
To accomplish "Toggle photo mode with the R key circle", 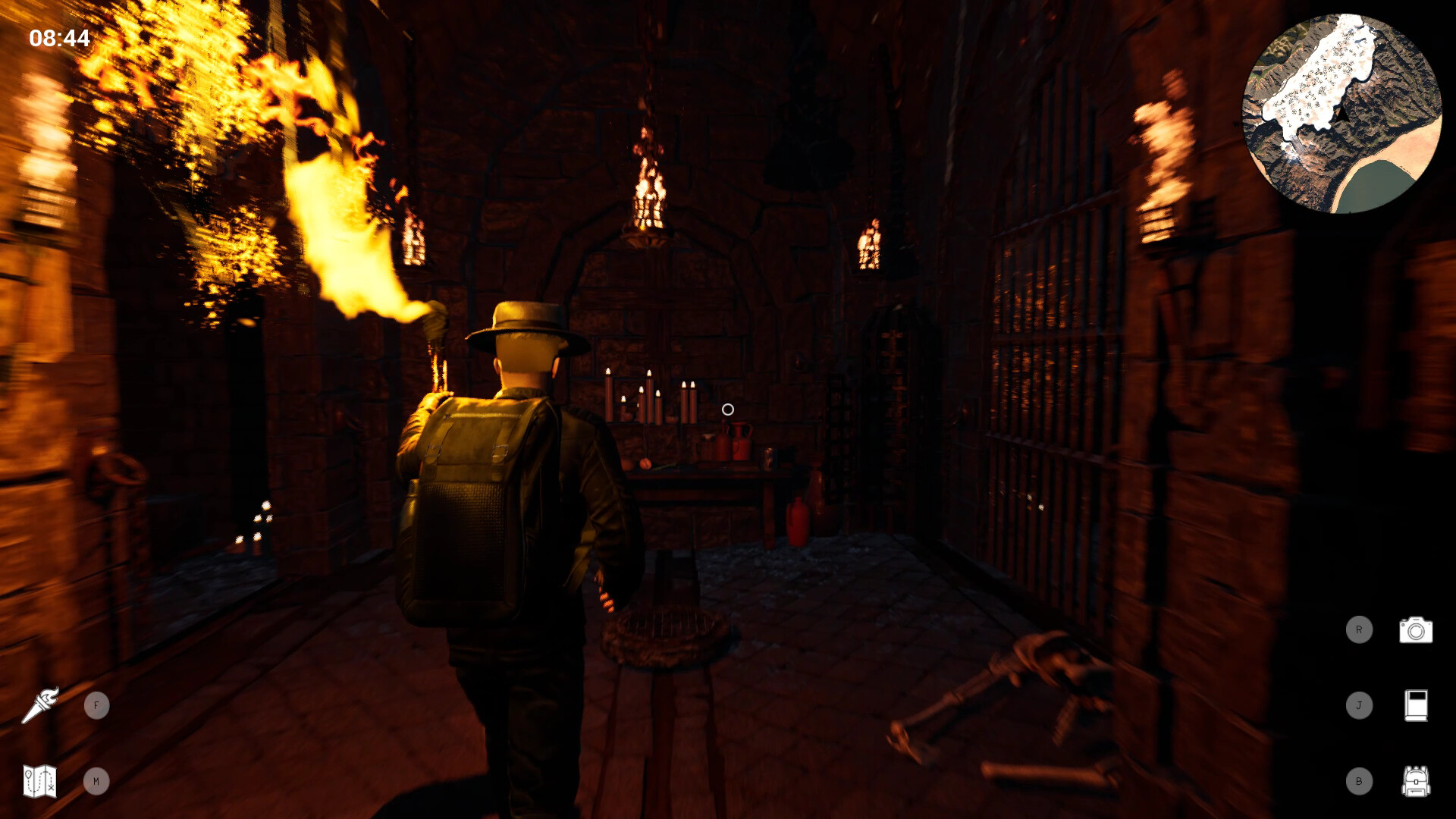I will tap(1361, 630).
